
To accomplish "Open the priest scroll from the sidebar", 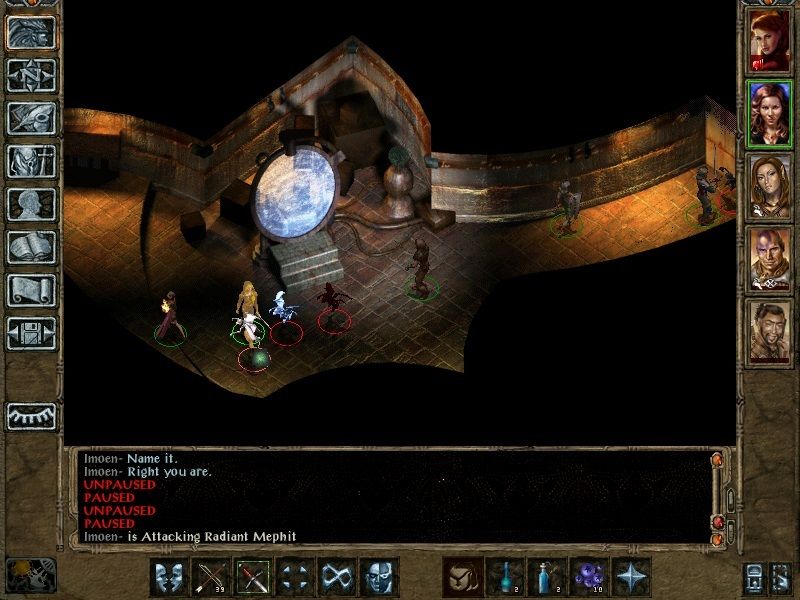I will [31, 290].
